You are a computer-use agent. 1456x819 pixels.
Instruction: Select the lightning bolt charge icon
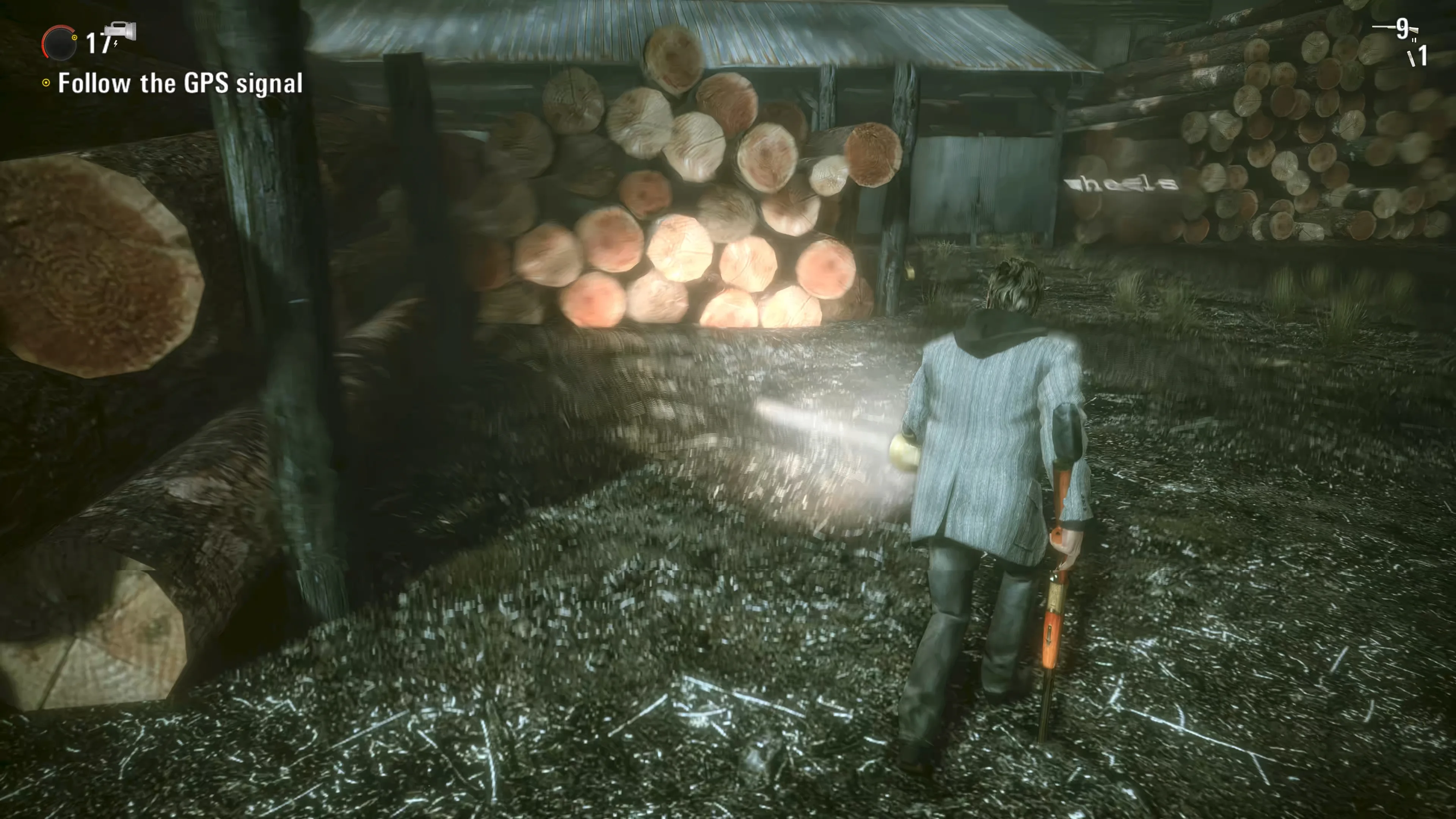[x=115, y=45]
